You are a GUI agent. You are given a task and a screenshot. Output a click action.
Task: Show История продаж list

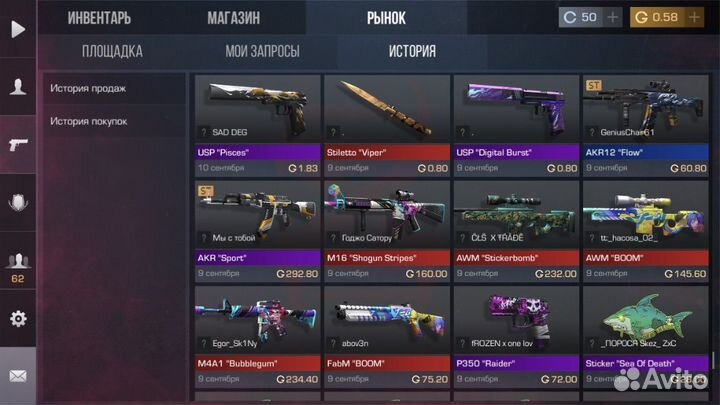click(x=89, y=88)
